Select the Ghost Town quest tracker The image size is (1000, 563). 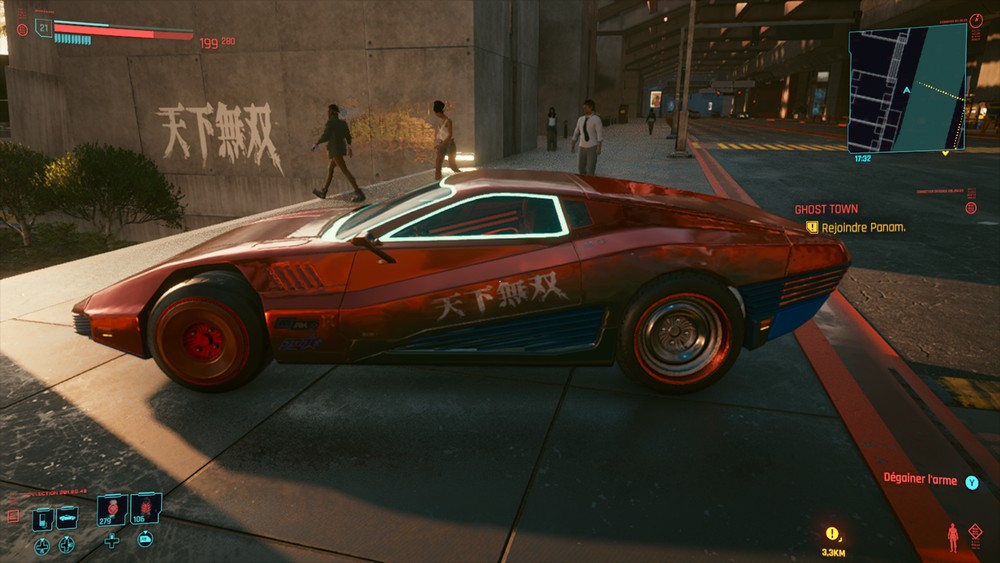click(826, 209)
